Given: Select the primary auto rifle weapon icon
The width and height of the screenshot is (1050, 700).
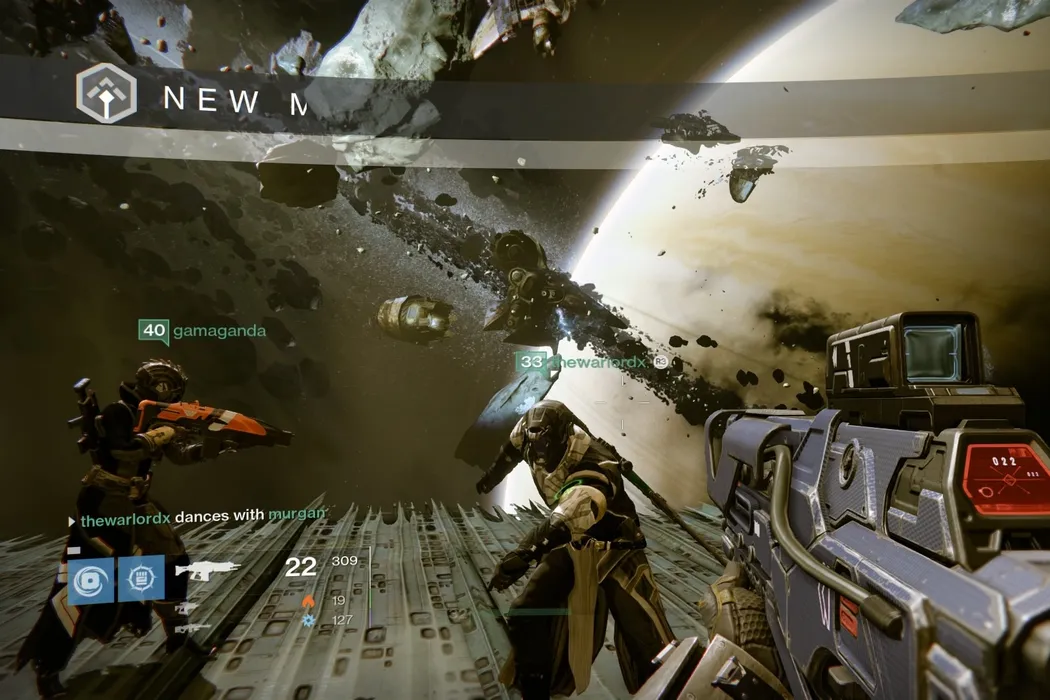Looking at the screenshot, I should (208, 570).
